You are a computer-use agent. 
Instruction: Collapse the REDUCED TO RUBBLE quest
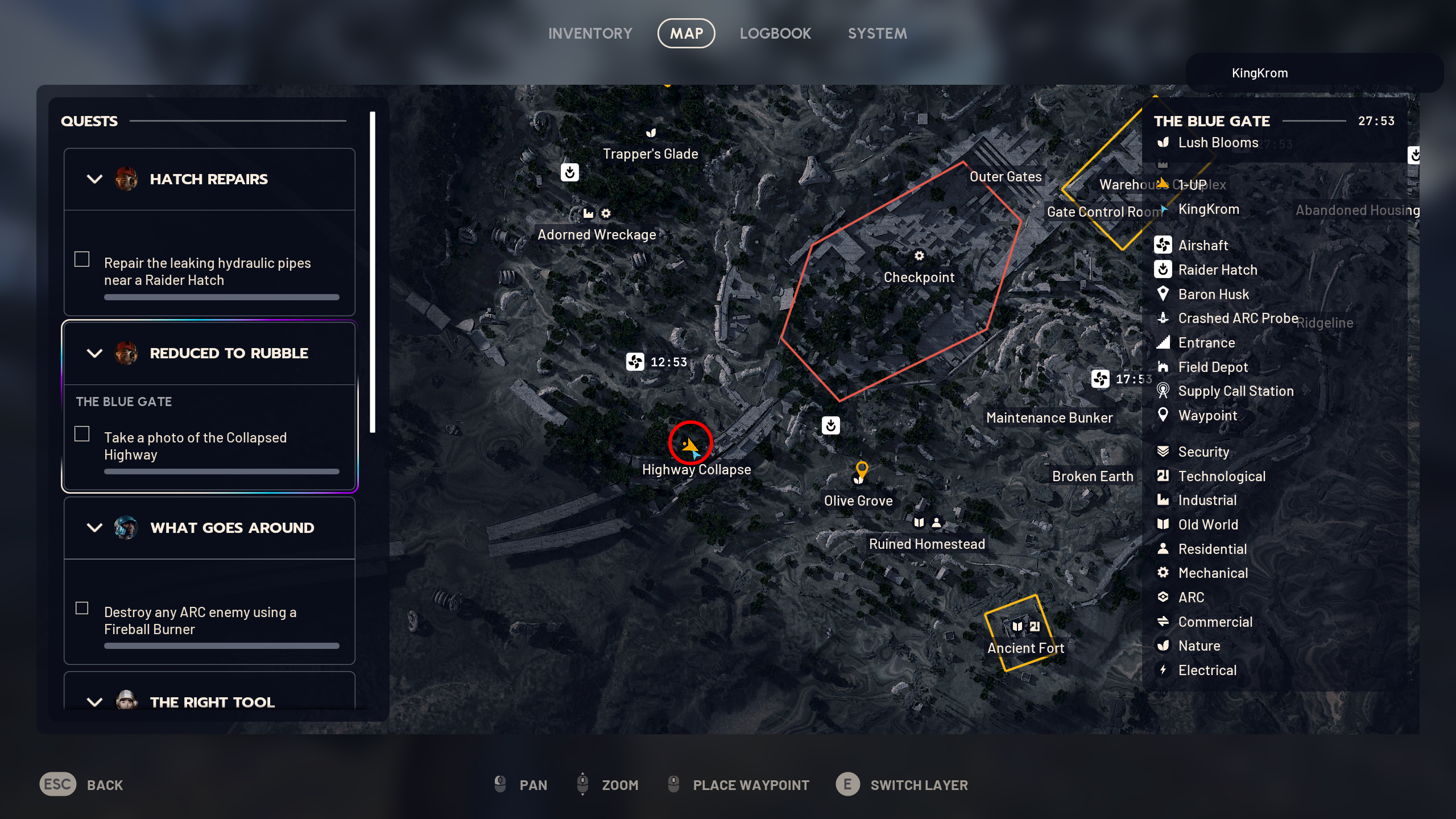point(94,353)
